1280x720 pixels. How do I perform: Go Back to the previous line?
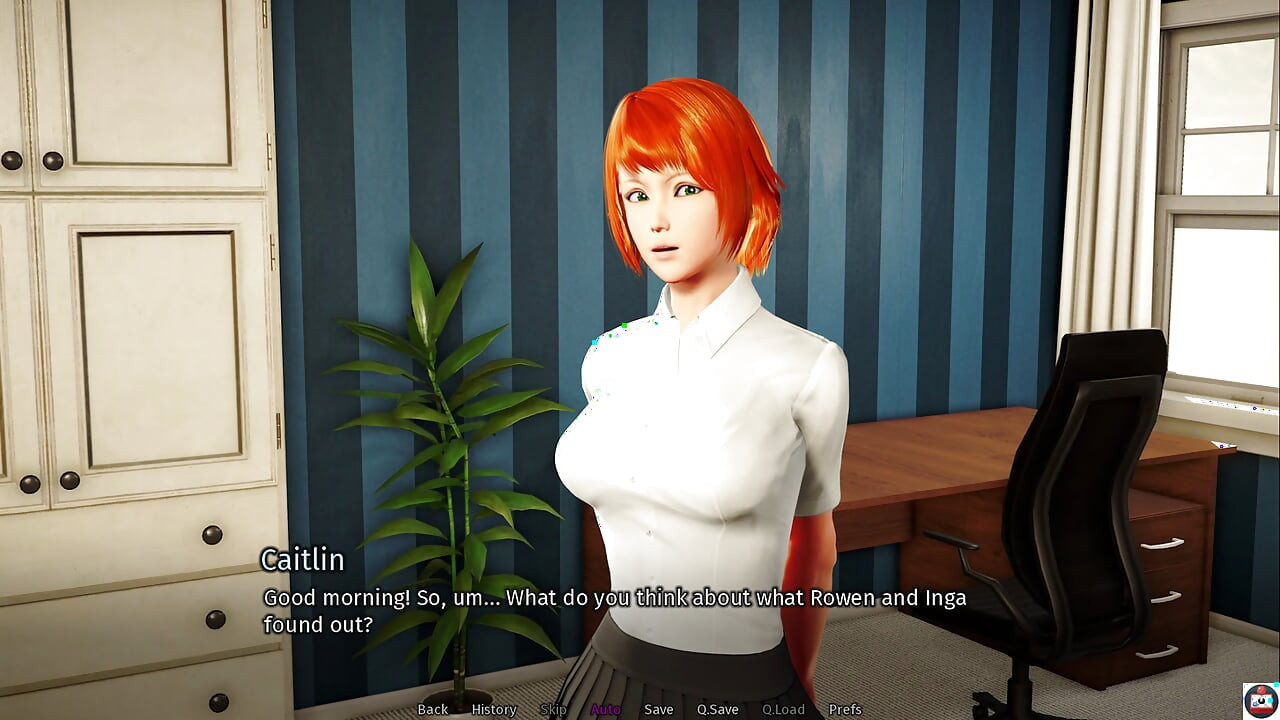432,709
